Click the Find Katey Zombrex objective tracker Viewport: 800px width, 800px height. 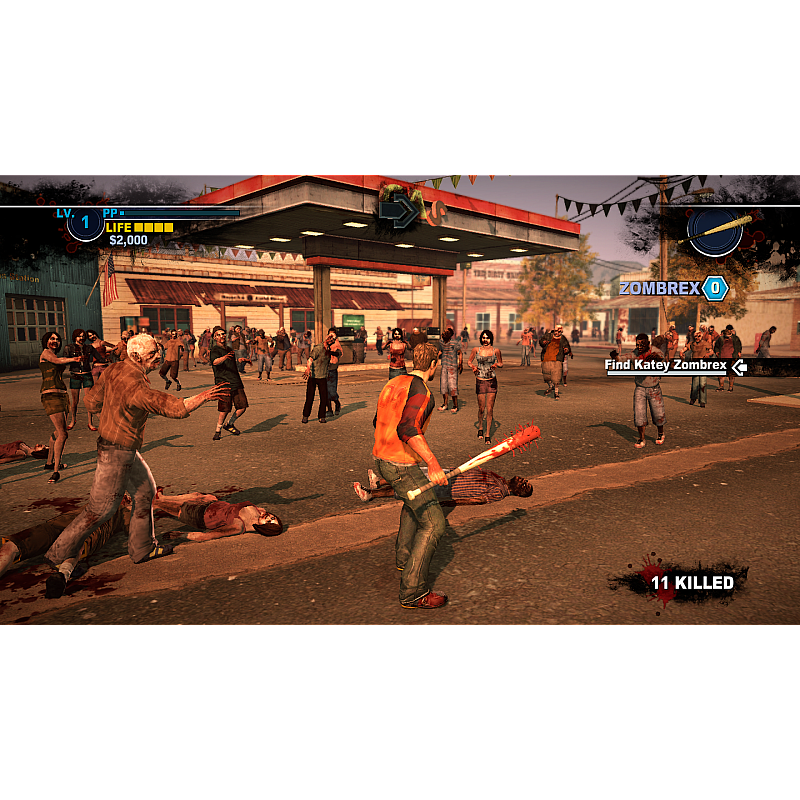click(x=666, y=366)
